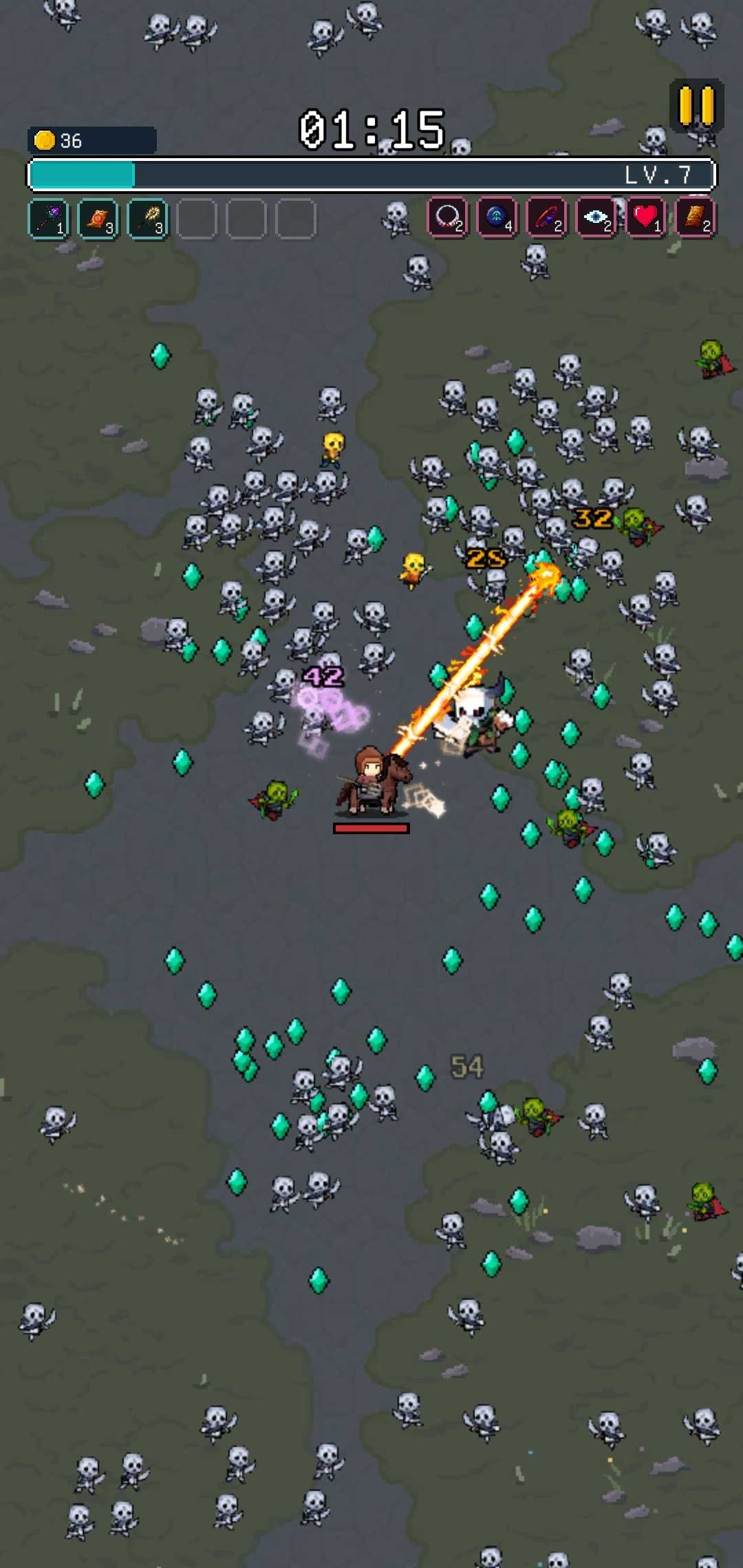Pause the game with the yellow pause button
Image resolution: width=743 pixels, height=1568 pixels.
coord(696,106)
